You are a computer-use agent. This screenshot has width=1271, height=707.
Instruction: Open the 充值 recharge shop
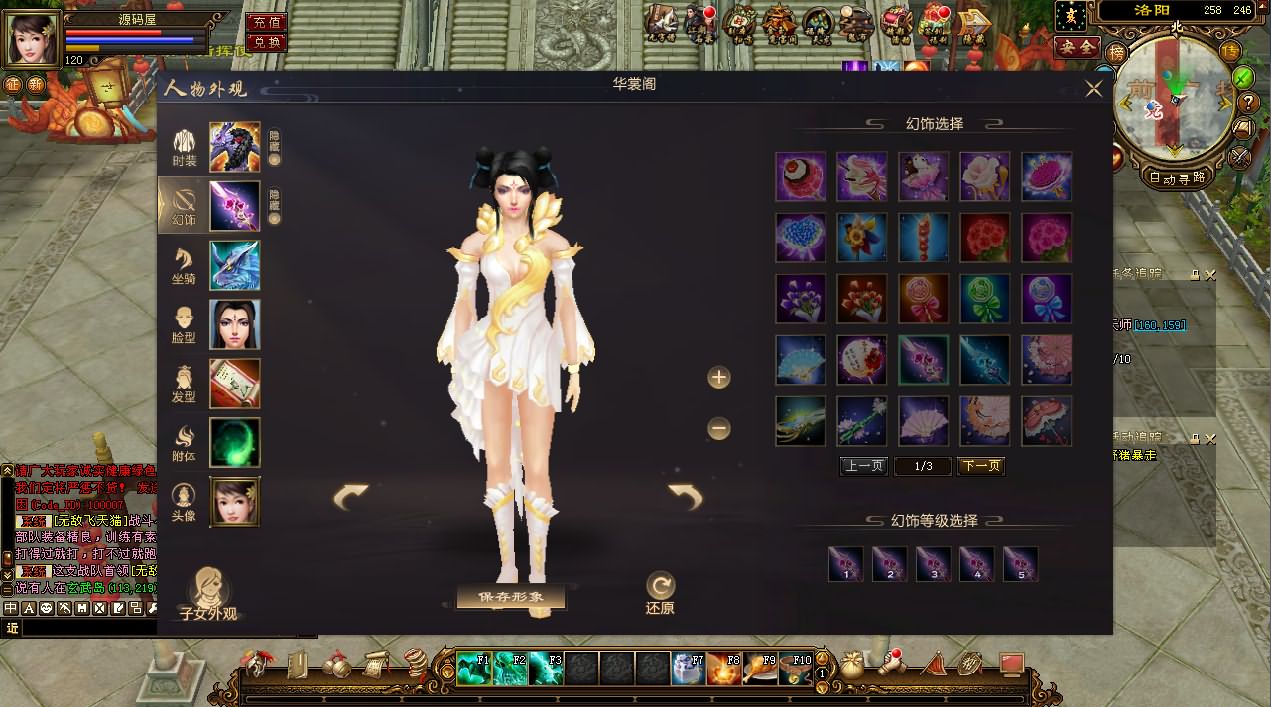pos(265,22)
